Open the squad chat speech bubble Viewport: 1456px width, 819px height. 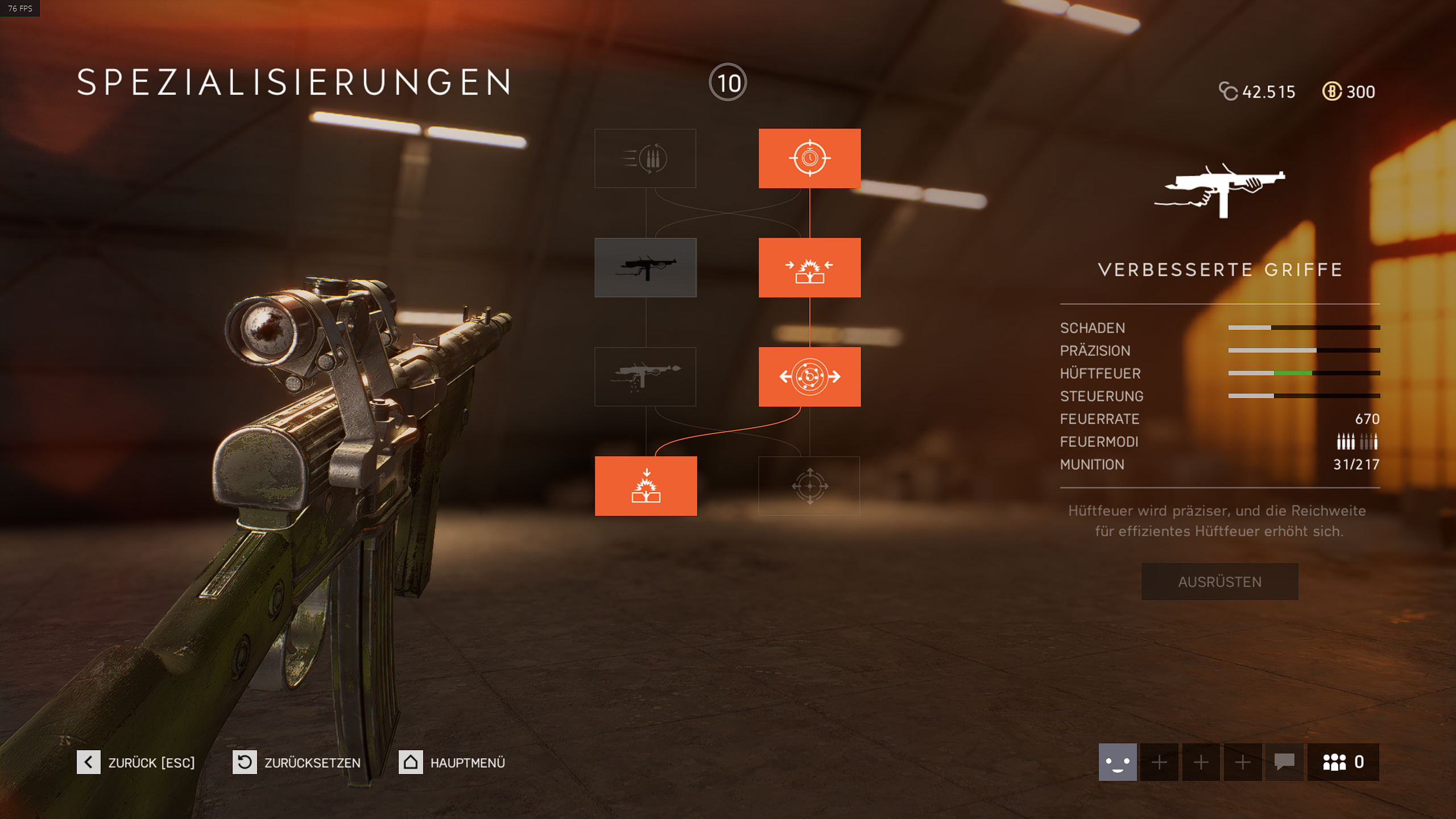[x=1284, y=762]
